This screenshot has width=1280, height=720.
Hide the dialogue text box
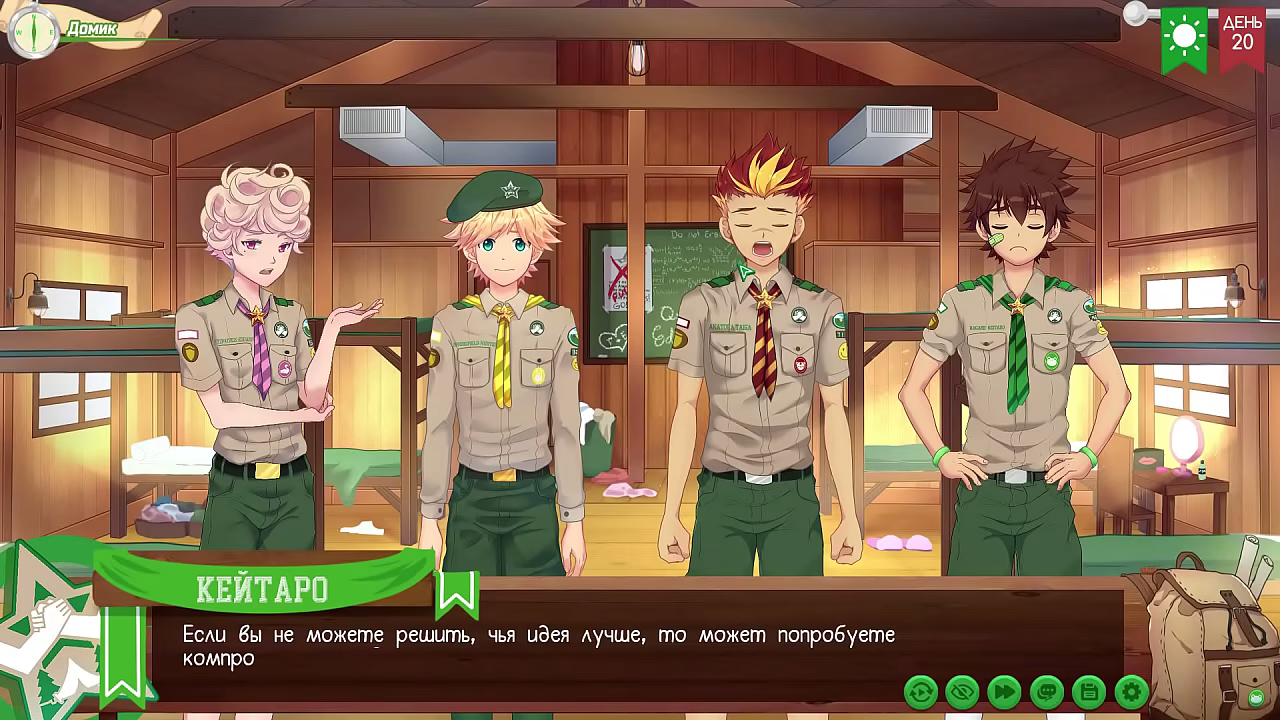click(962, 691)
